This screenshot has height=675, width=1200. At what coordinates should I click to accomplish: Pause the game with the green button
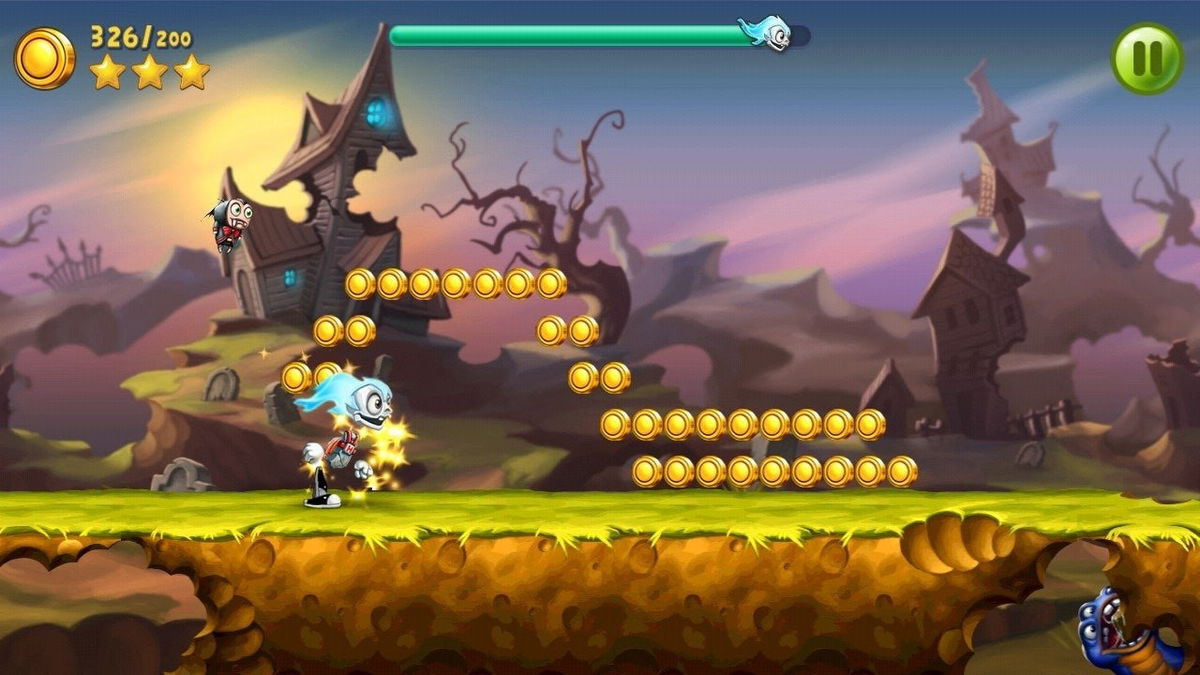point(1147,59)
